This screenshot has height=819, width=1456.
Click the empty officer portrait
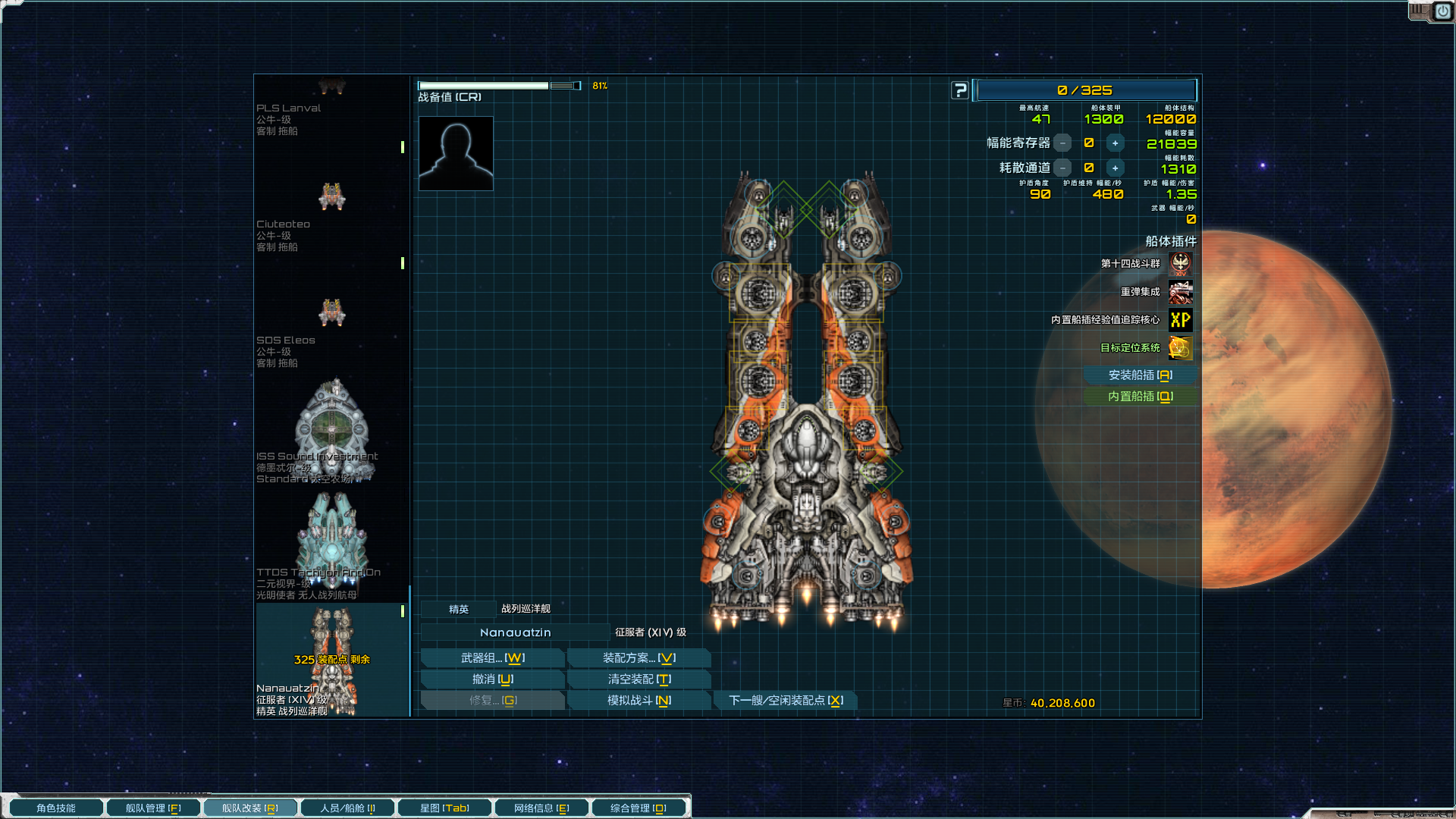tap(456, 153)
